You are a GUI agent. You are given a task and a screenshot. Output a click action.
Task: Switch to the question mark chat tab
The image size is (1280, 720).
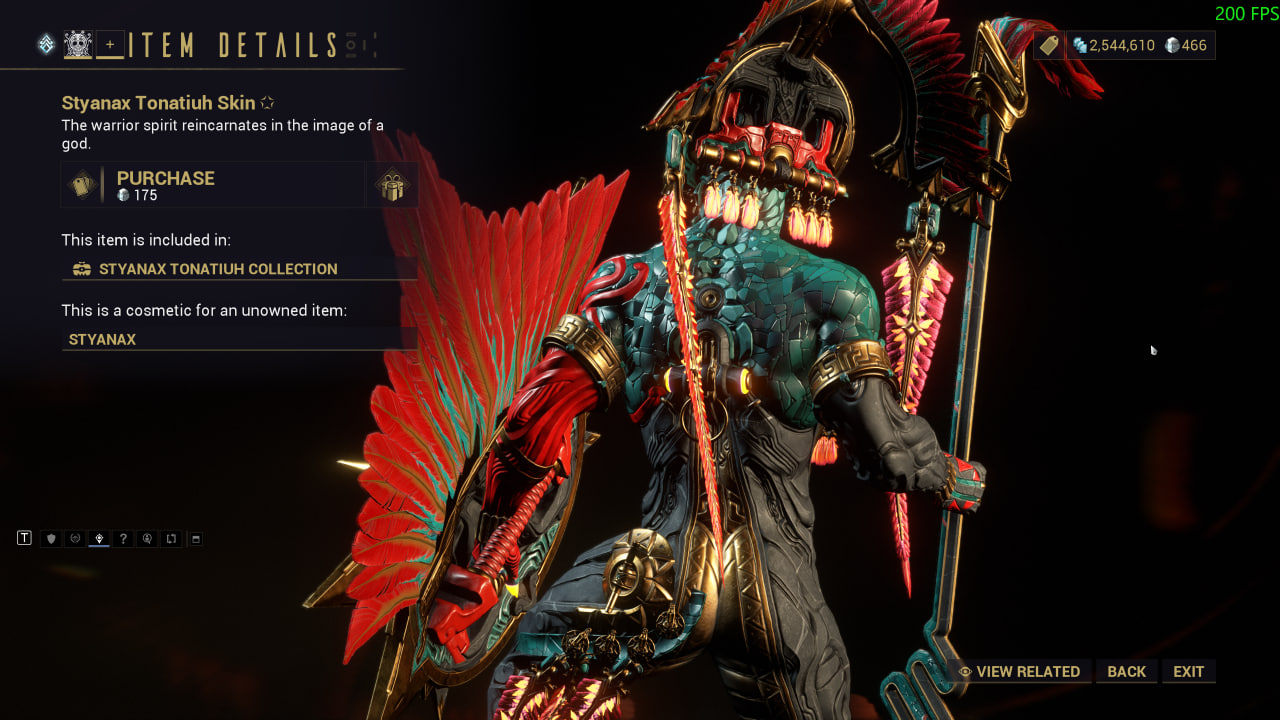coord(123,539)
